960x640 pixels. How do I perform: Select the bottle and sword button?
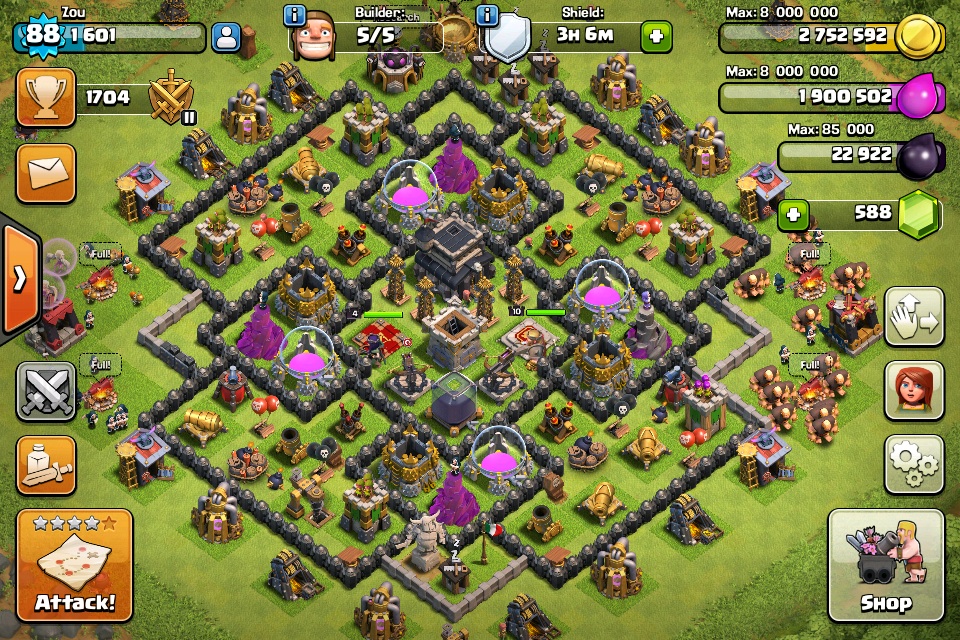(x=46, y=466)
